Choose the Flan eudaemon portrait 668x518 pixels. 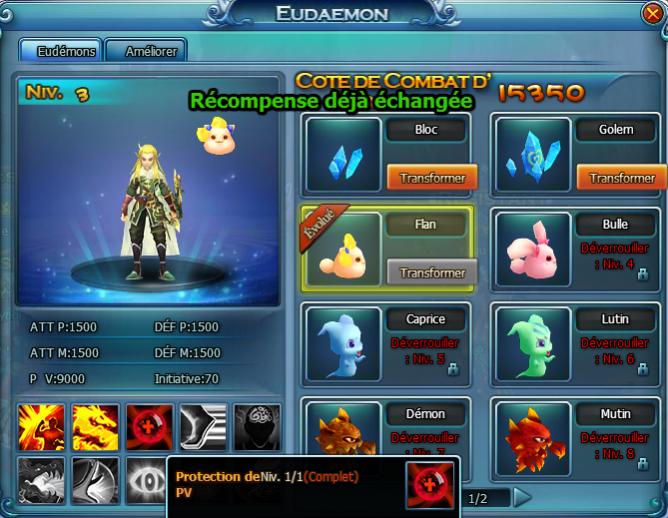click(x=343, y=250)
